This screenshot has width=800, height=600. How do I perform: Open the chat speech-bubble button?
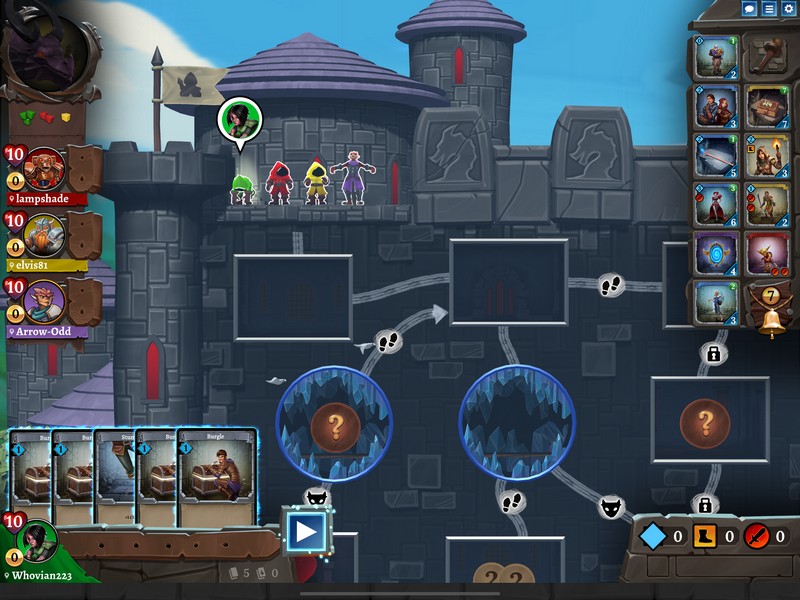click(x=749, y=8)
